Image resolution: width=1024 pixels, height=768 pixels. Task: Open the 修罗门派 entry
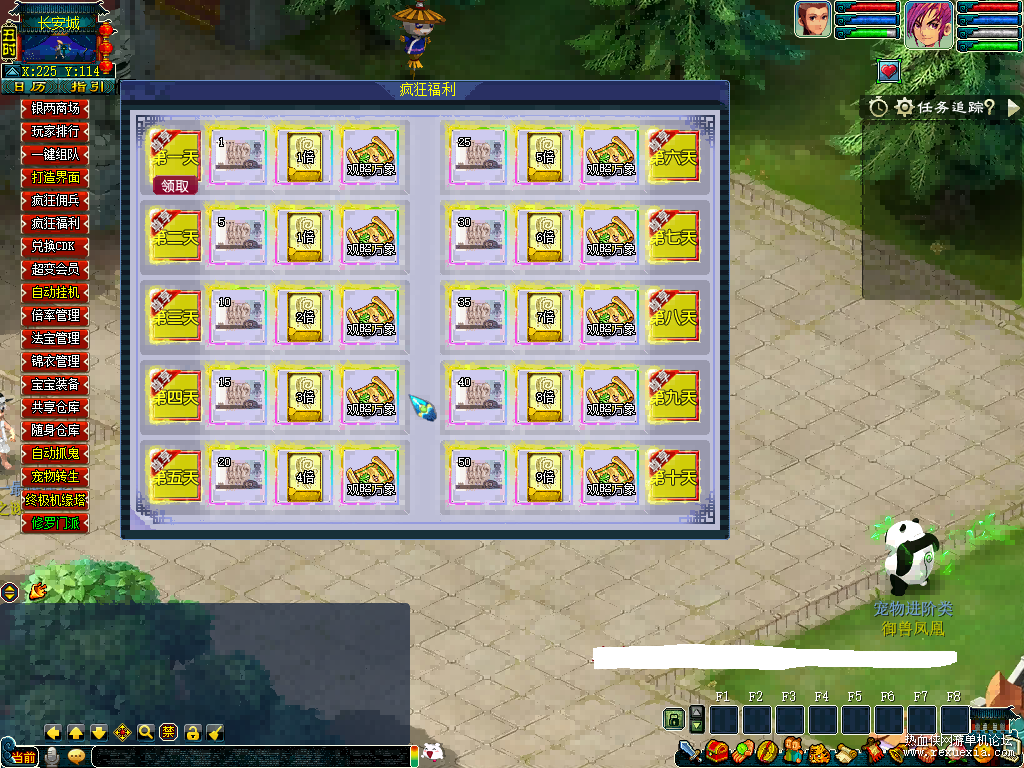pos(55,523)
